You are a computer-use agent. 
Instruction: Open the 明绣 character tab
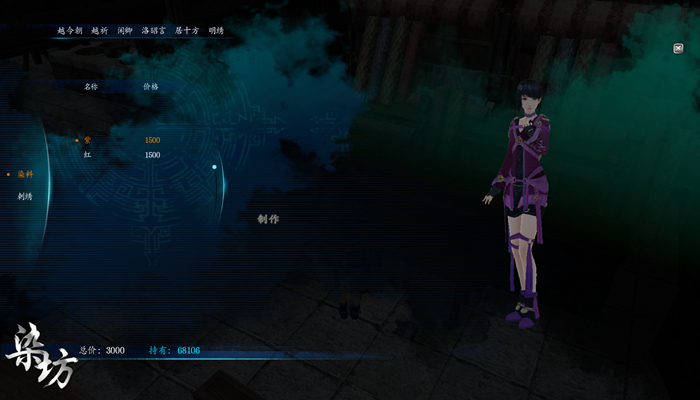(216, 31)
